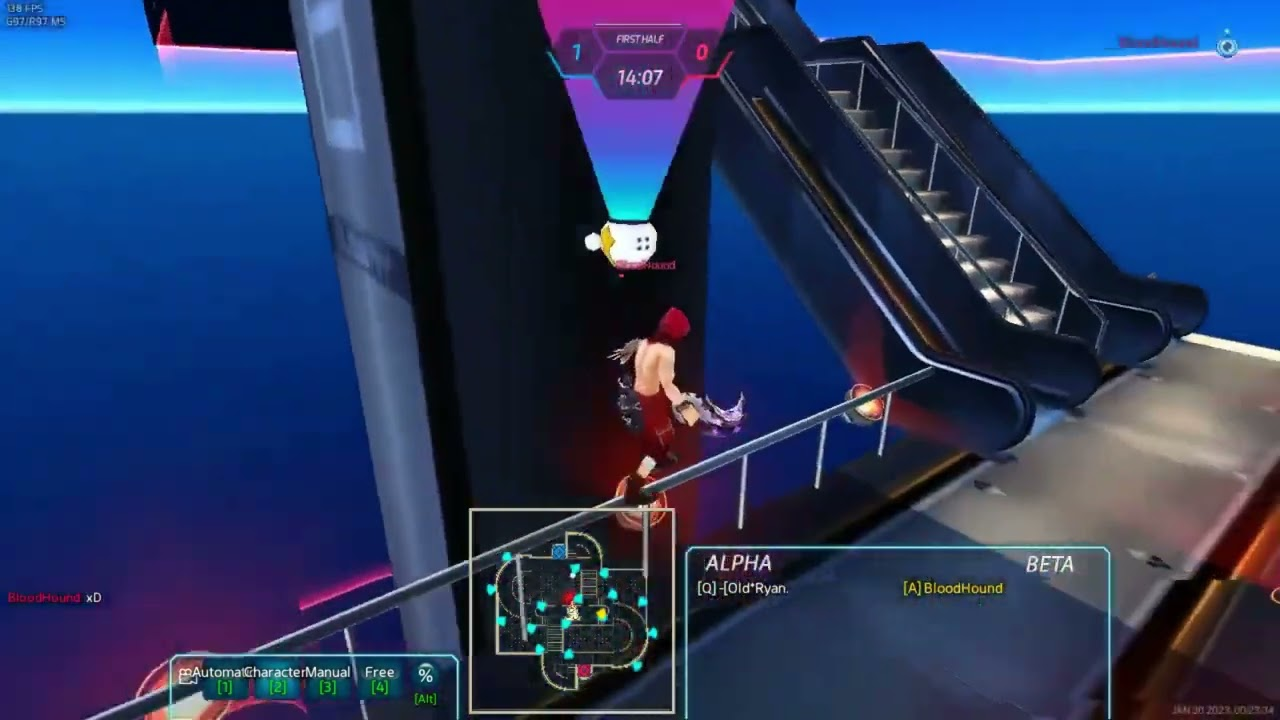
Task: Select BloodHound in the Beta team list
Action: click(953, 588)
